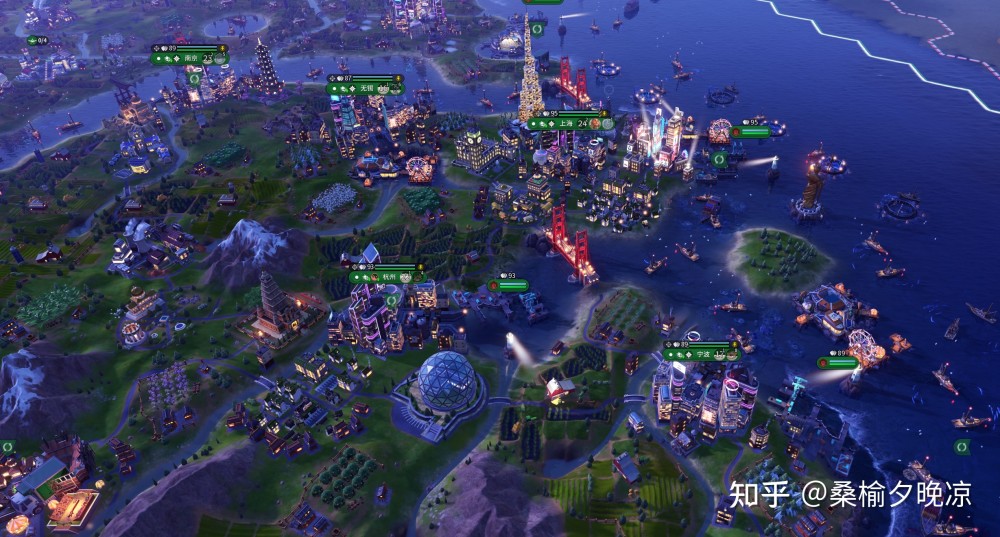Choose the 上海 (Shanghai) city banner
Screen dimensions: 1000x537
click(568, 124)
